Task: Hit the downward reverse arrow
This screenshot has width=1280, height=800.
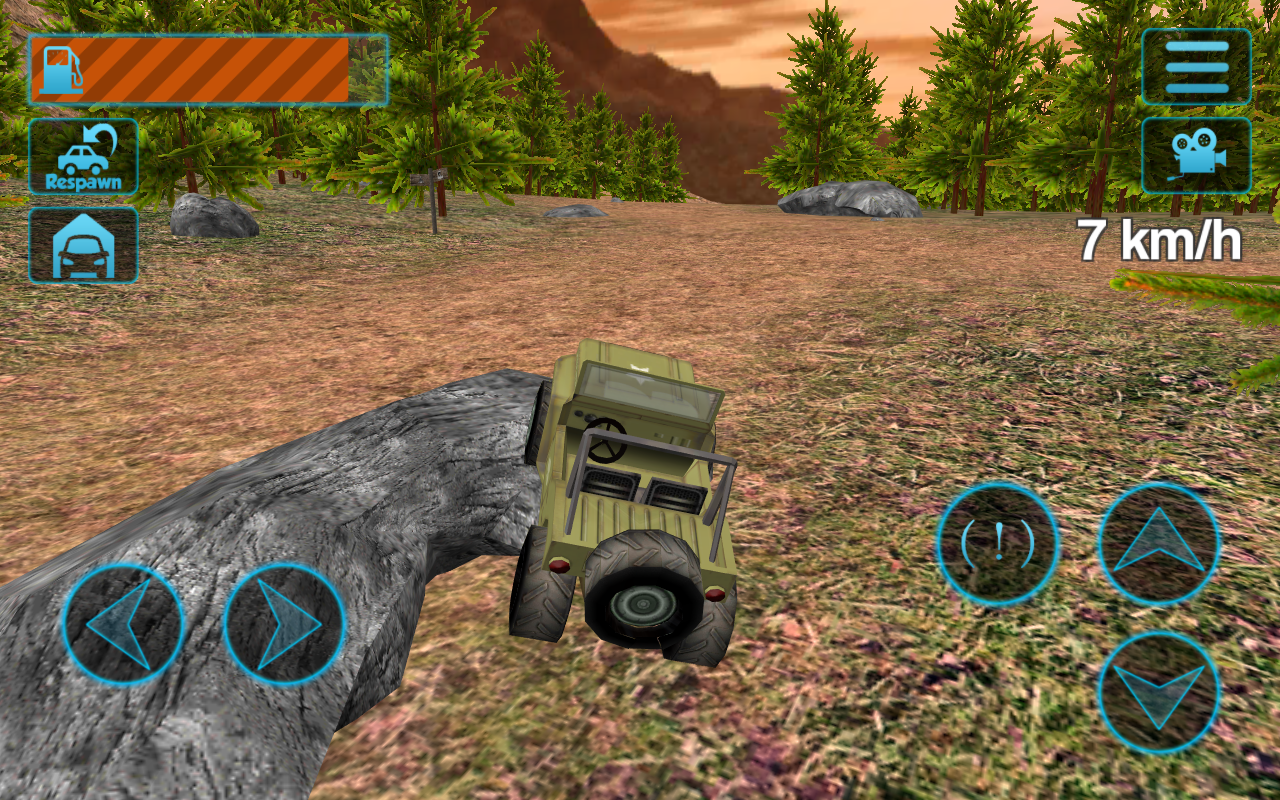Action: point(1158,690)
